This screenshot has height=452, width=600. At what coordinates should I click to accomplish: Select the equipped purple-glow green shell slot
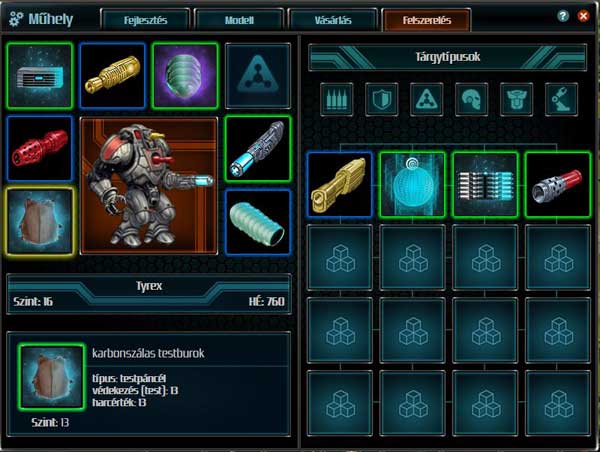pos(185,76)
